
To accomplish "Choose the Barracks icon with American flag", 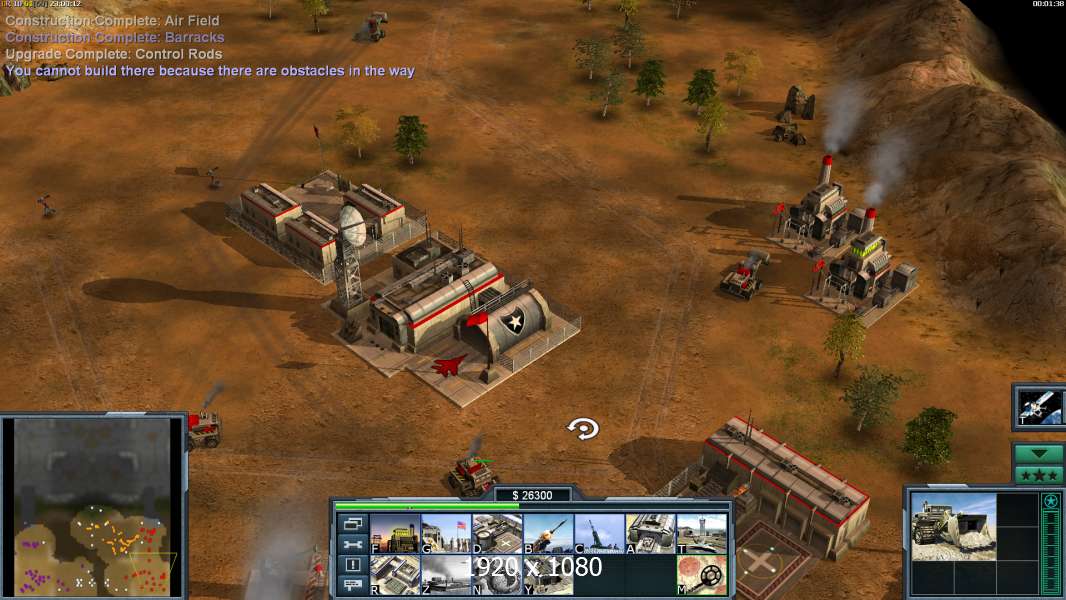I will (446, 534).
